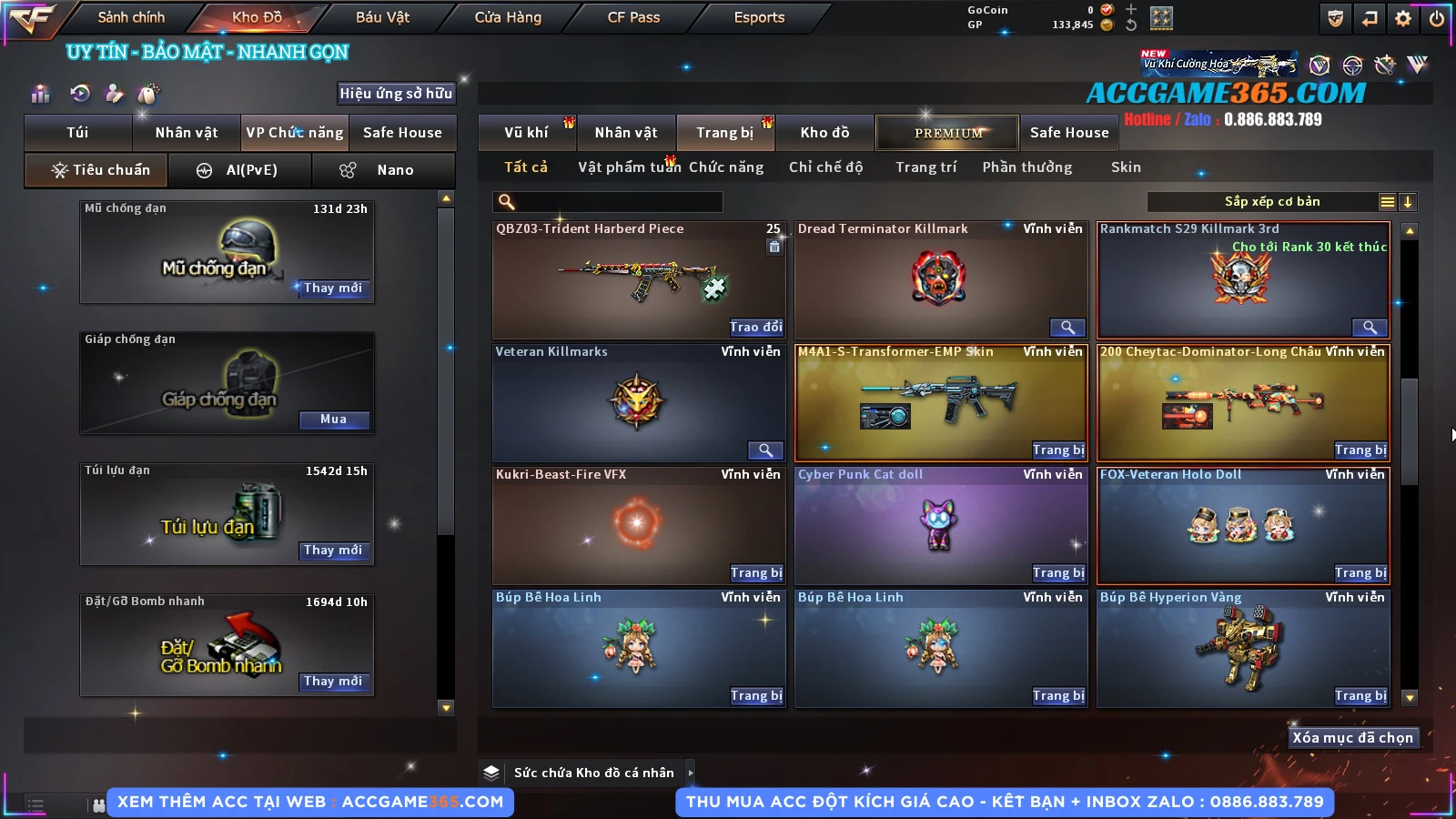Viewport: 1456px width, 819px height.
Task: Click Xóa mục đã chọn button
Action: pyautogui.click(x=1352, y=738)
